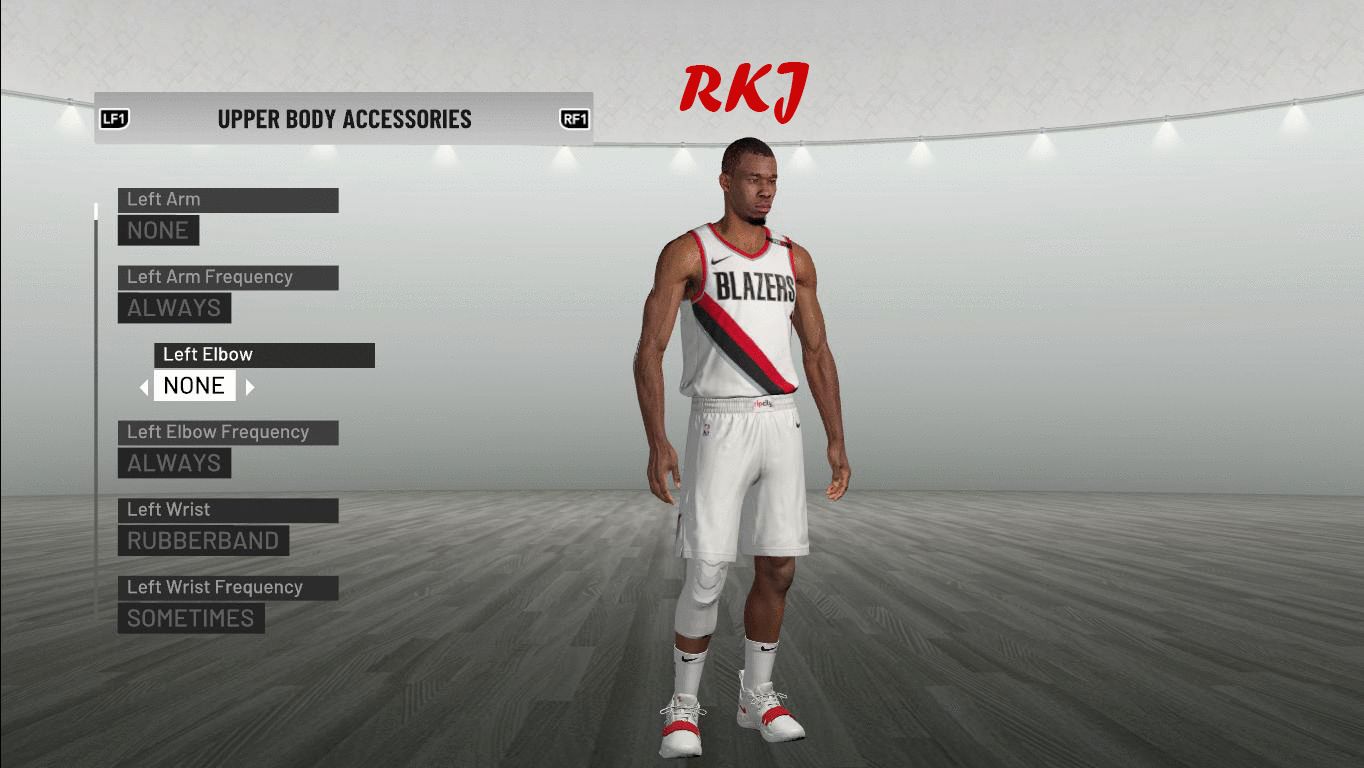
Task: Select the Left Arm accessory option
Action: (227, 200)
